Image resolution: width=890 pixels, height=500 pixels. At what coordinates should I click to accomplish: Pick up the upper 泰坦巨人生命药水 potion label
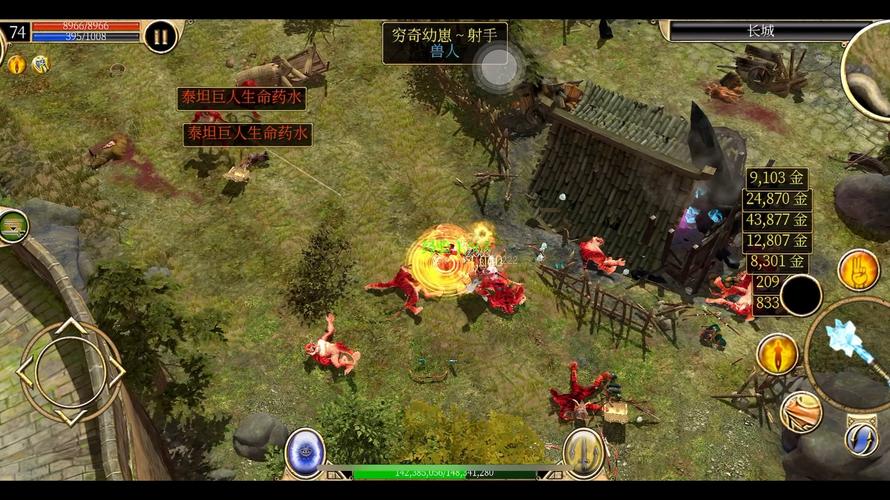(241, 98)
